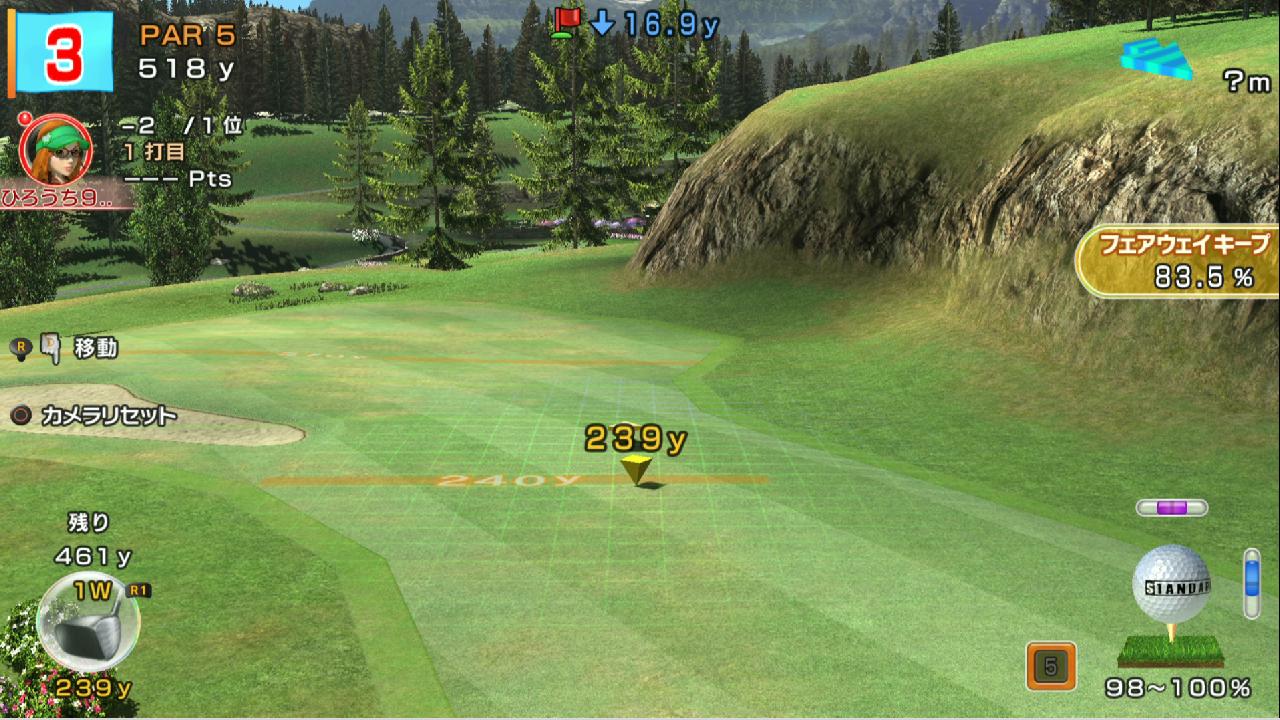Viewport: 1280px width, 720px height.
Task: Open the player avatar portrait
Action: click(56, 150)
